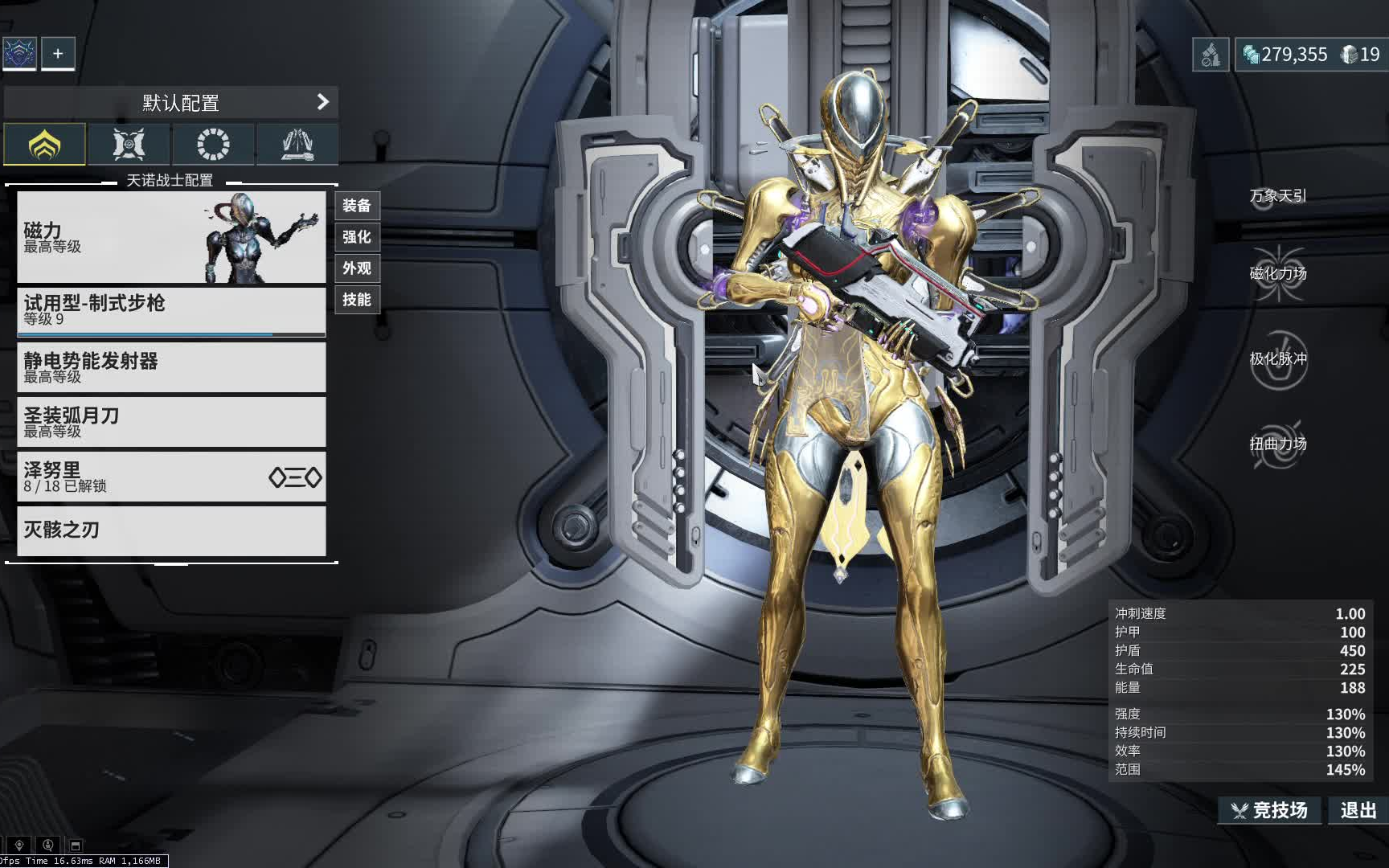Switch to the sentinel companion tab
The width and height of the screenshot is (1389, 868).
(x=129, y=145)
